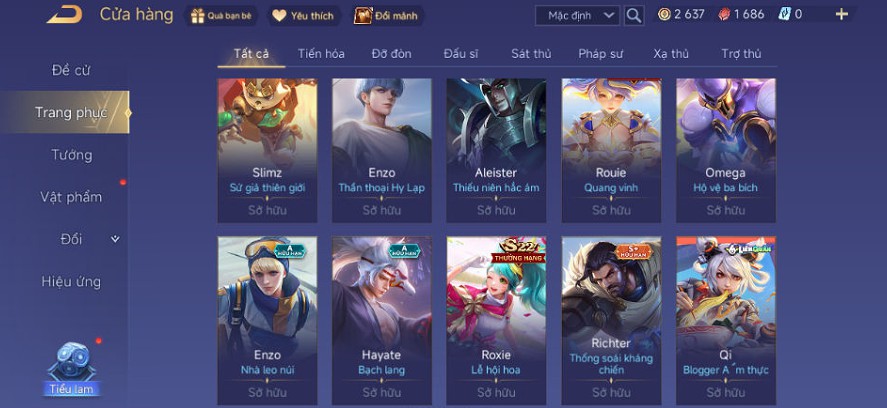Choose the Aleister Thiếu niên hắc ám skin
Viewport: 887px width, 408px height.
point(496,150)
